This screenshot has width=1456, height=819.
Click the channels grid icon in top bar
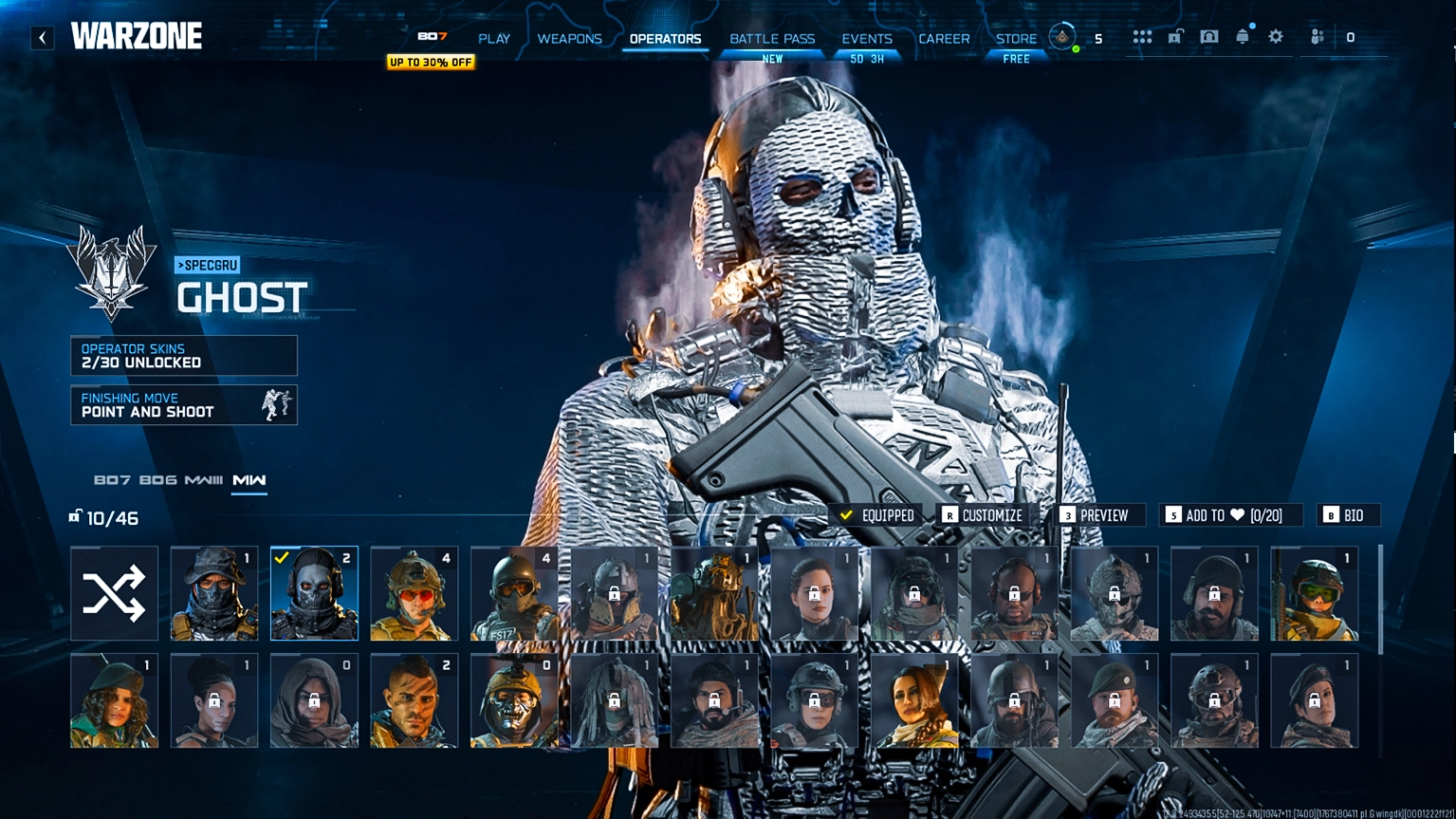1142,36
